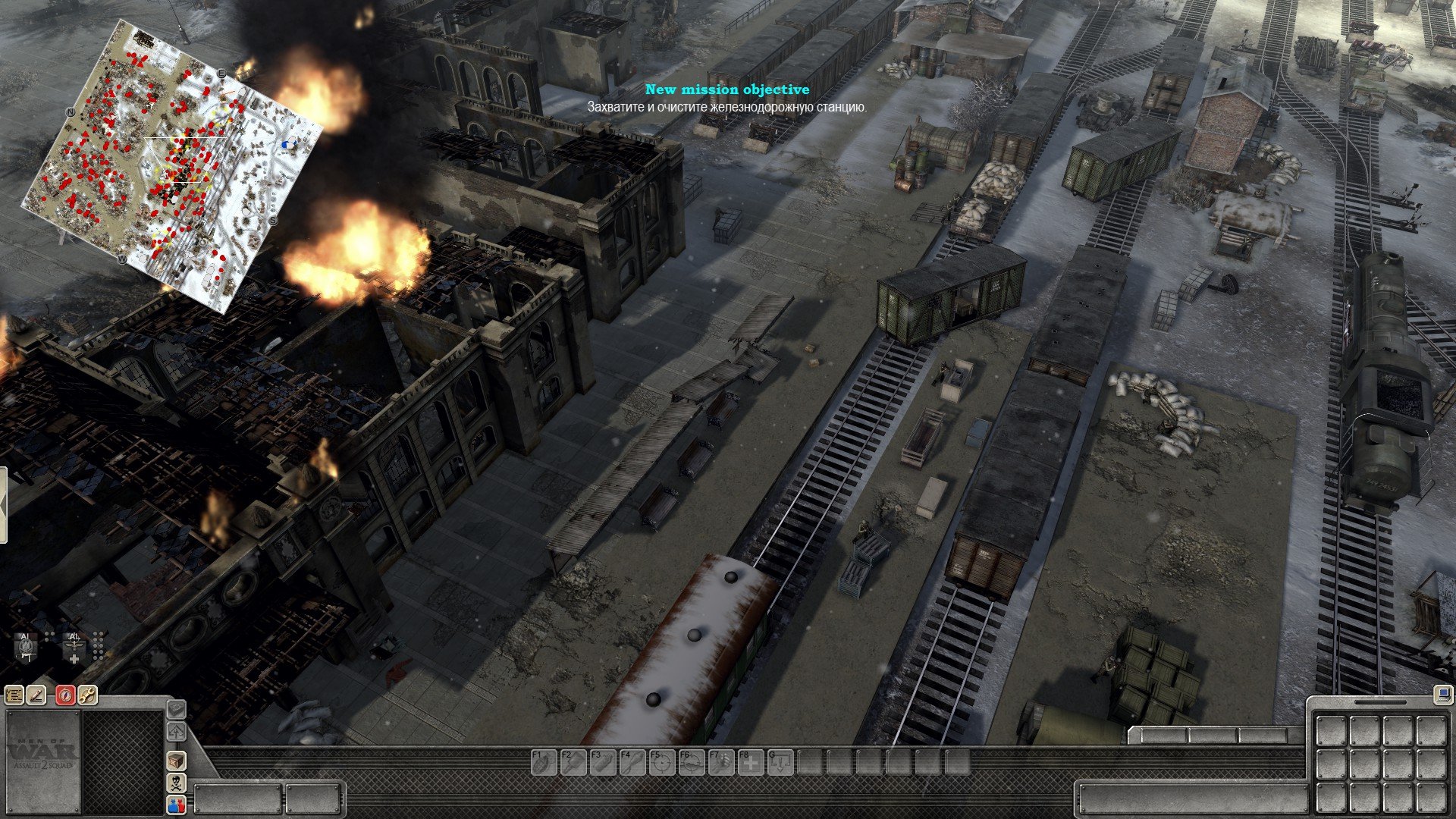
Task: Open the wrench settings icon
Action: pyautogui.click(x=87, y=695)
